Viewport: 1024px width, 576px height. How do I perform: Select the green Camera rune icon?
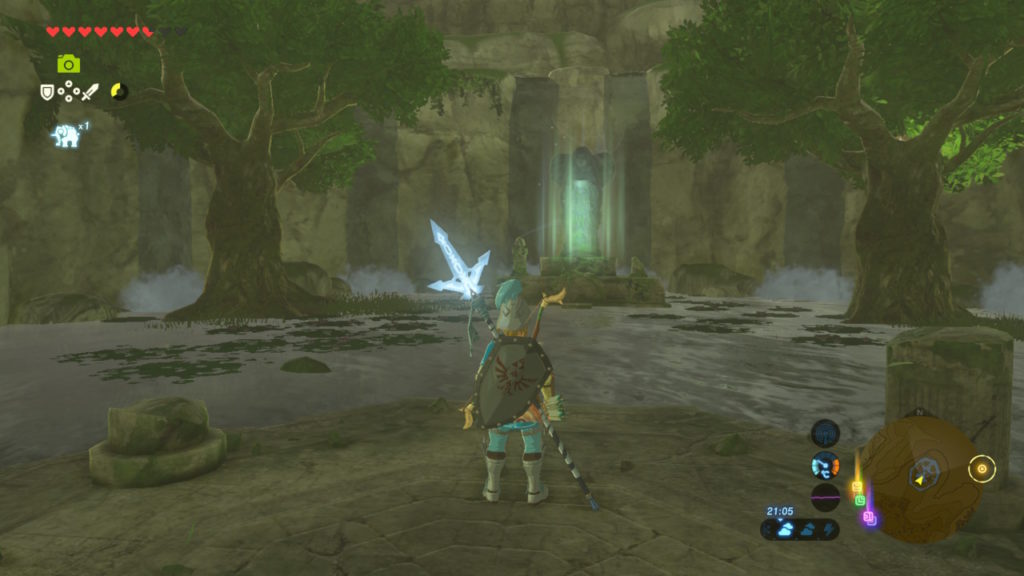coord(68,64)
